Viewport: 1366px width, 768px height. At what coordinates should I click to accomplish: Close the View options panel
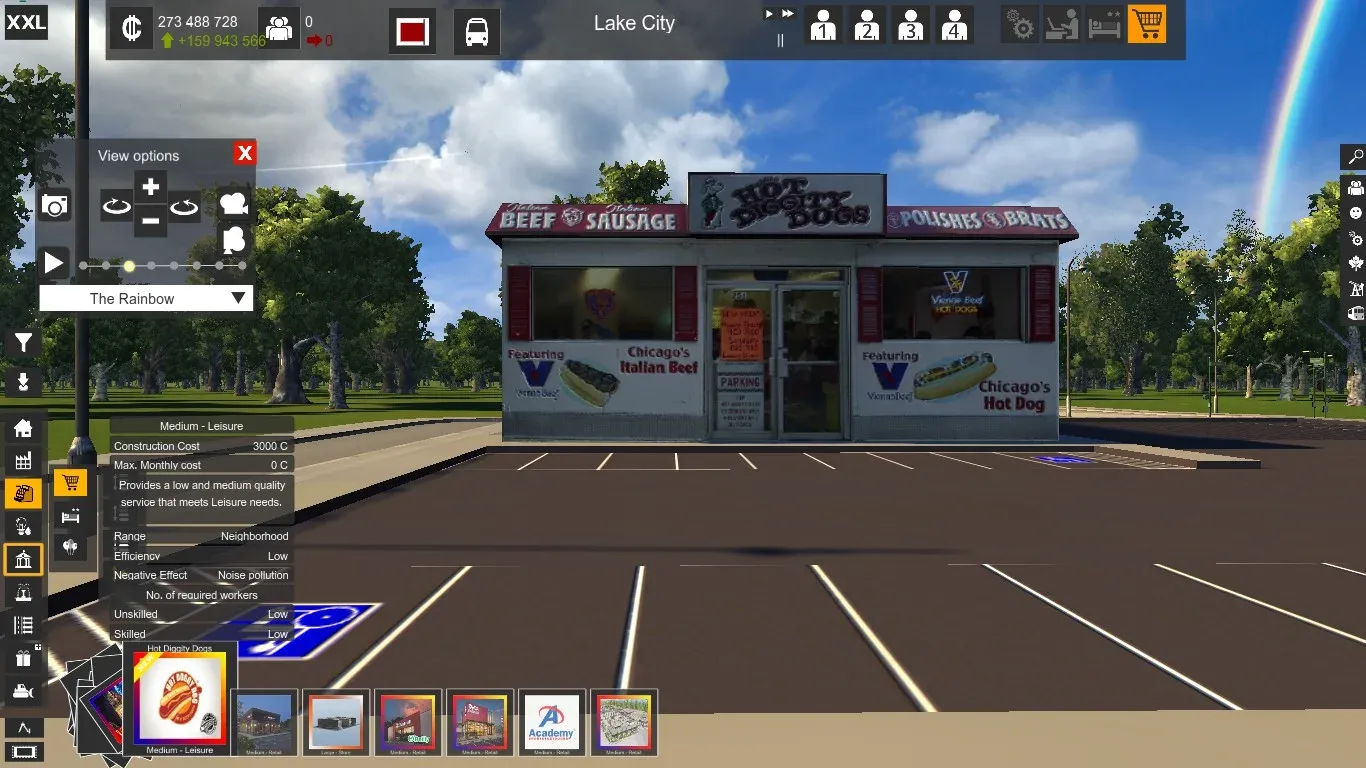pyautogui.click(x=245, y=153)
